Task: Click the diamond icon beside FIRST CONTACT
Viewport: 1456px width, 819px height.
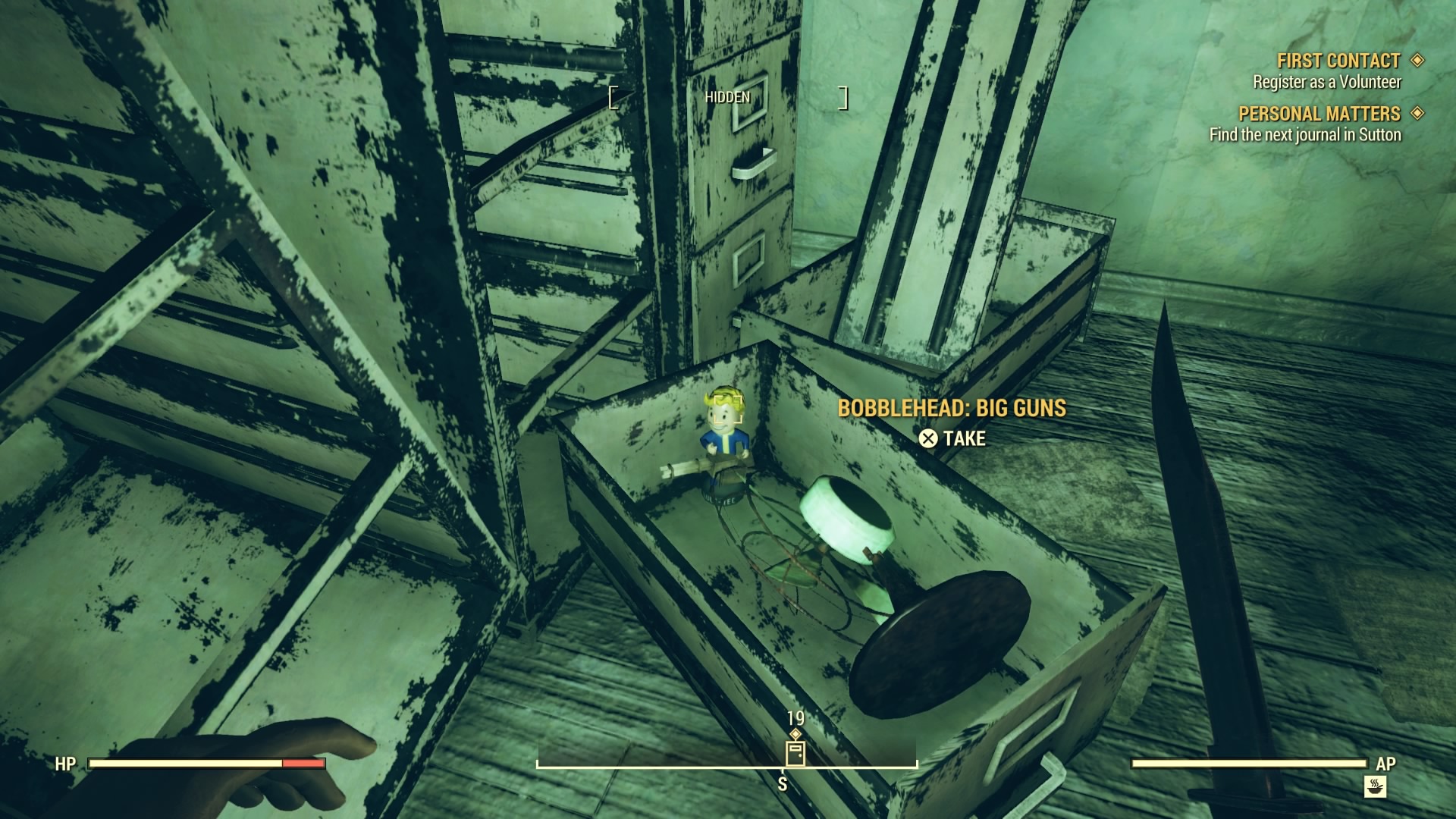Action: click(1417, 59)
